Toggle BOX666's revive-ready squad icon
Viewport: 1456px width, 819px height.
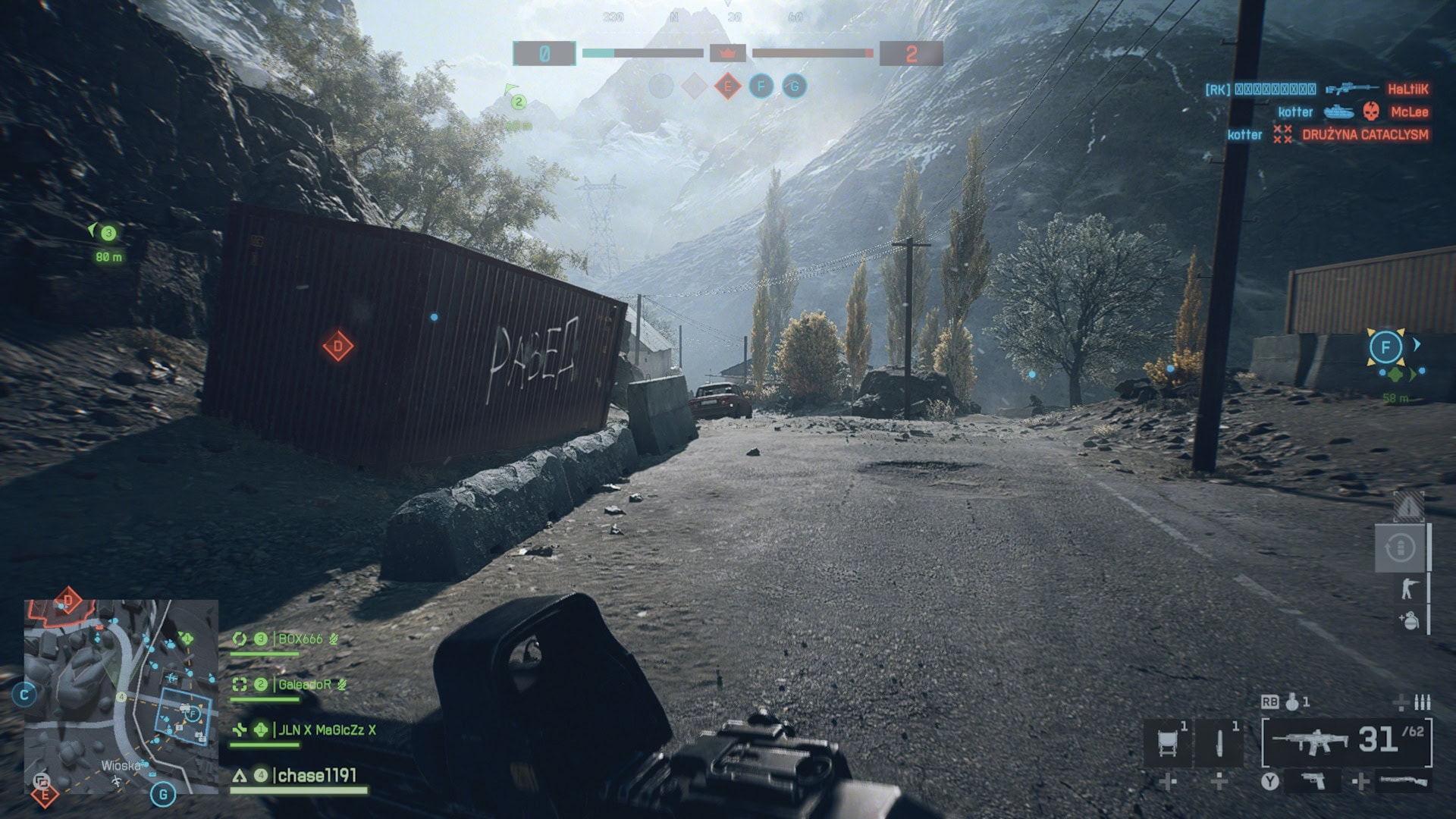239,639
